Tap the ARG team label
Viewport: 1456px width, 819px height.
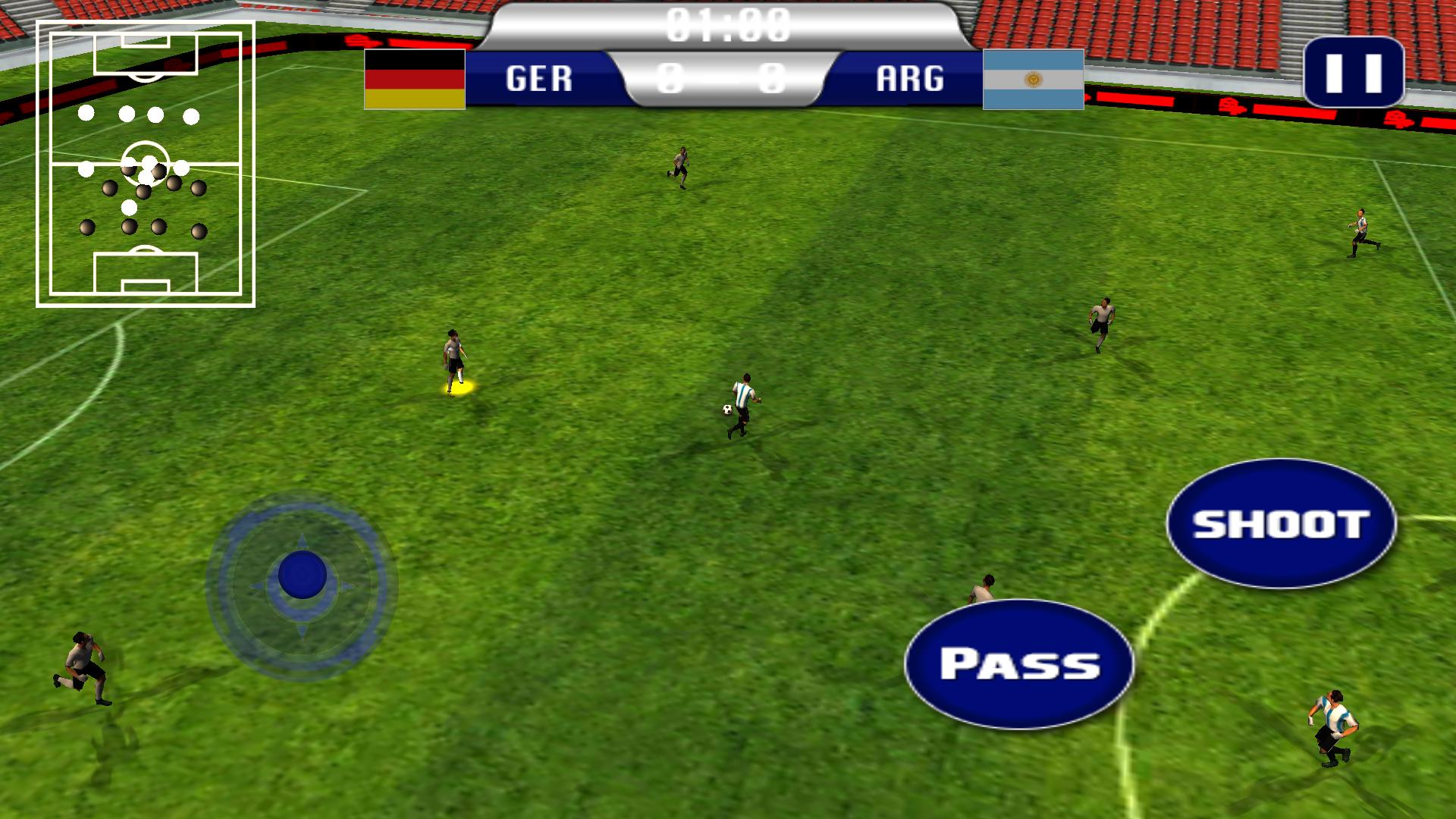[x=910, y=78]
